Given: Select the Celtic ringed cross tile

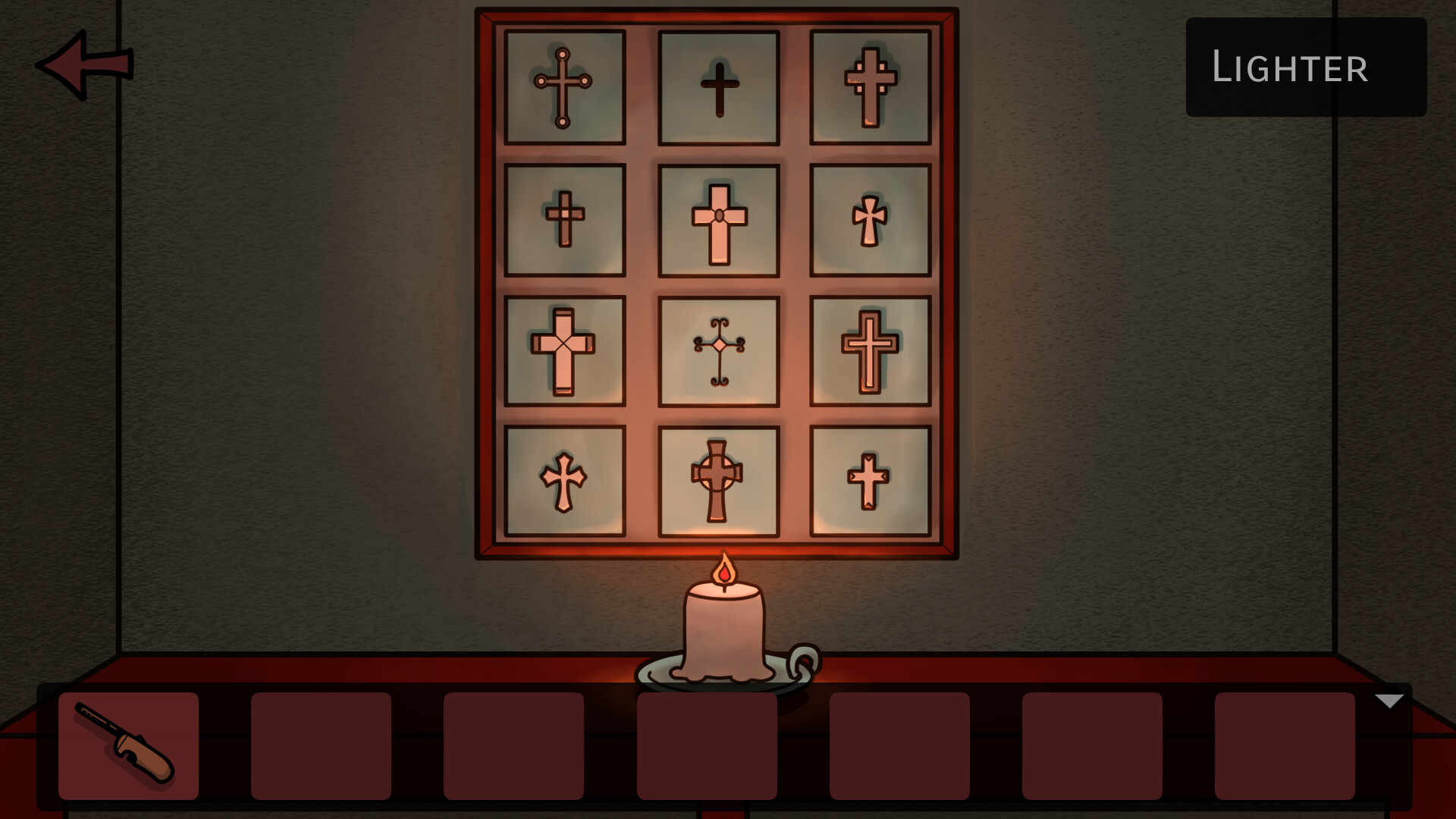Looking at the screenshot, I should [x=717, y=478].
